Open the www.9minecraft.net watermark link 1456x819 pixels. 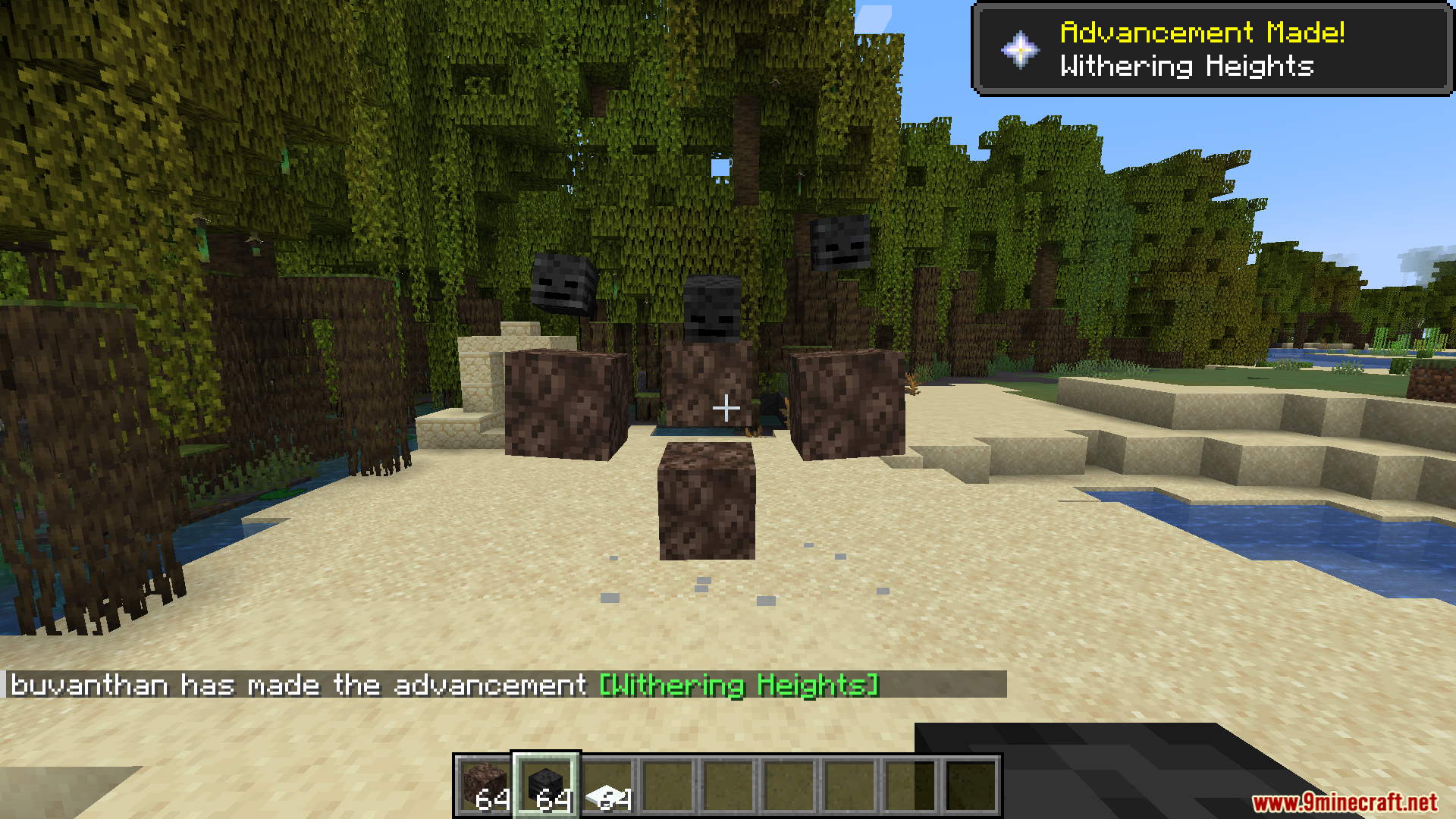point(1345,802)
